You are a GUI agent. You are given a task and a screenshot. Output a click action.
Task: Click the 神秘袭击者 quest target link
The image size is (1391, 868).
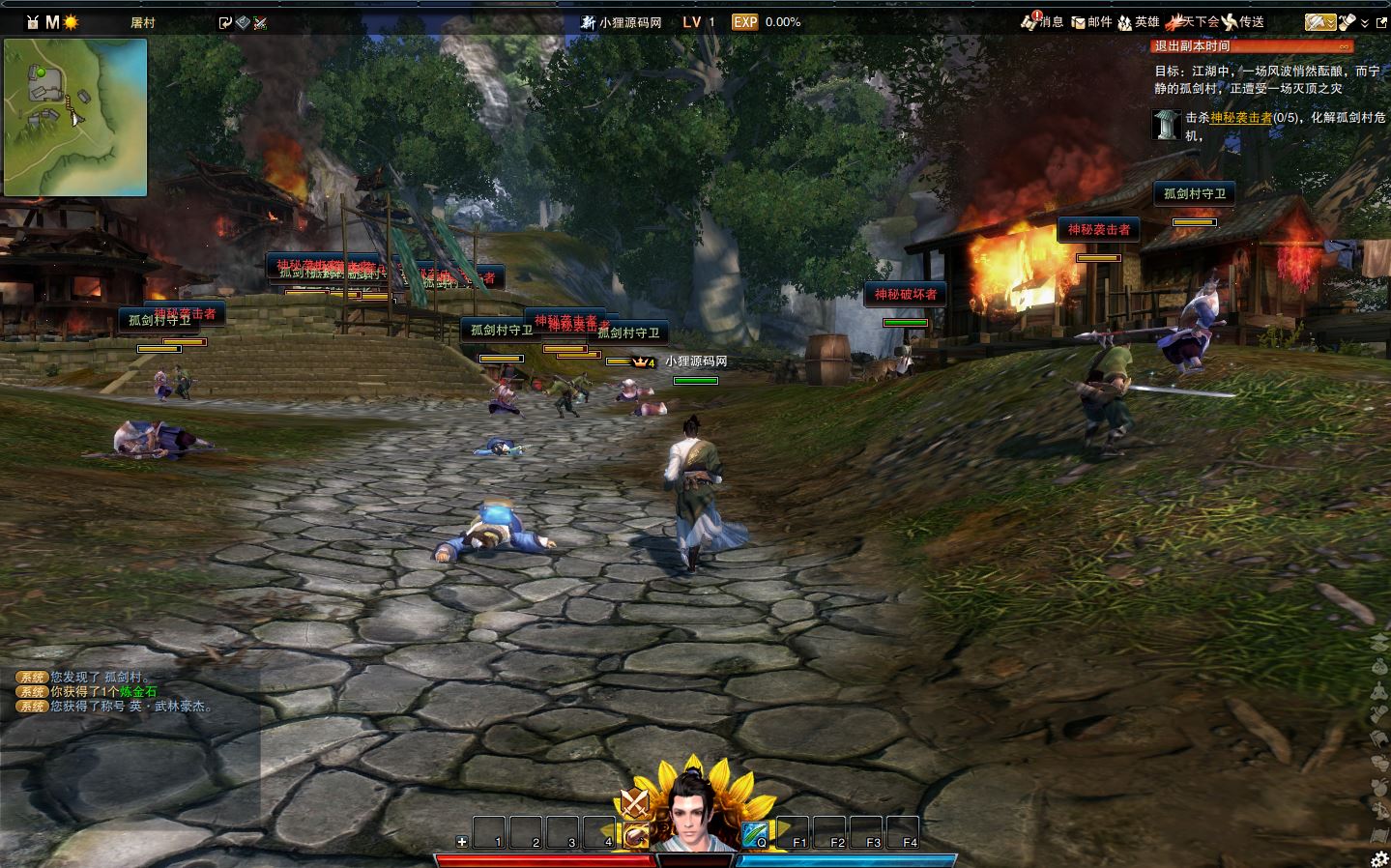(1240, 118)
